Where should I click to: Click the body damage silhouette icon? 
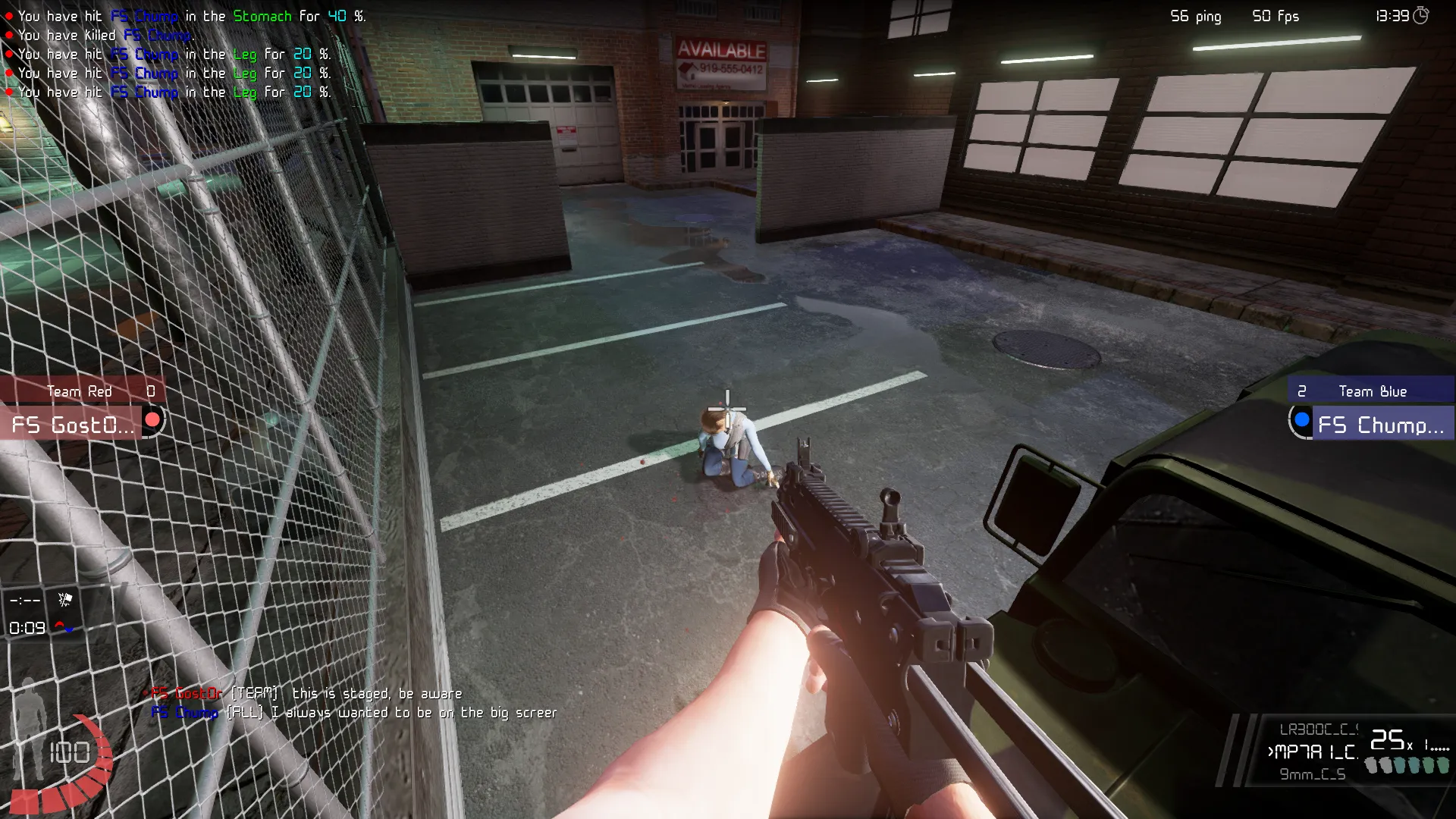29,728
